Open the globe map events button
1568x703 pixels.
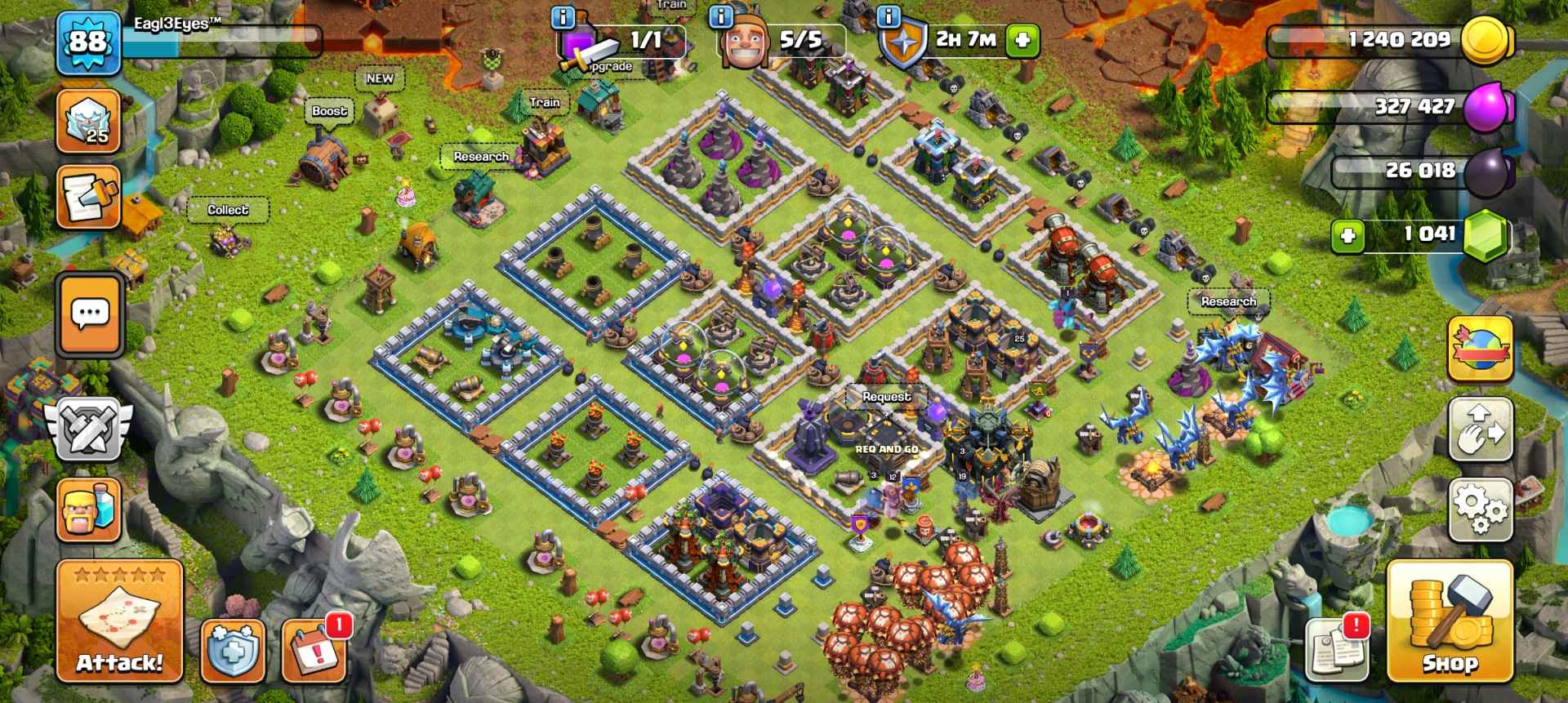click(1480, 349)
